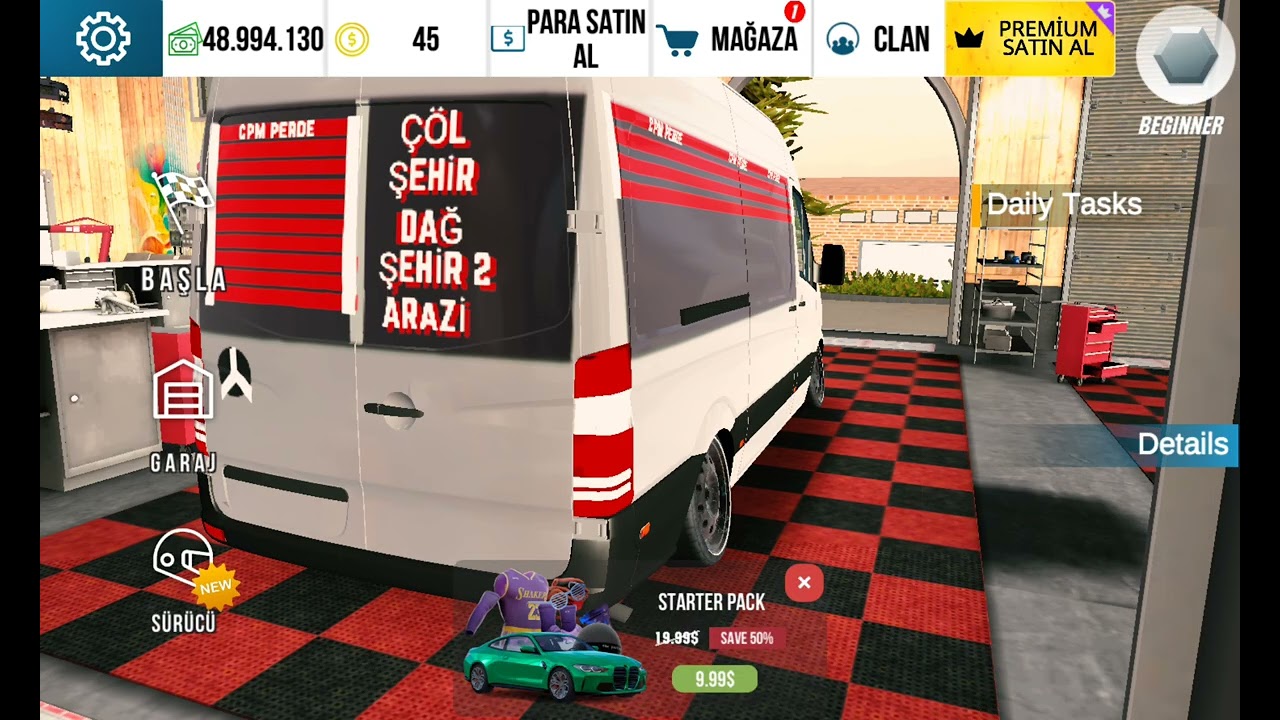Tap the cash balance display
The width and height of the screenshot is (1280, 720).
point(246,40)
